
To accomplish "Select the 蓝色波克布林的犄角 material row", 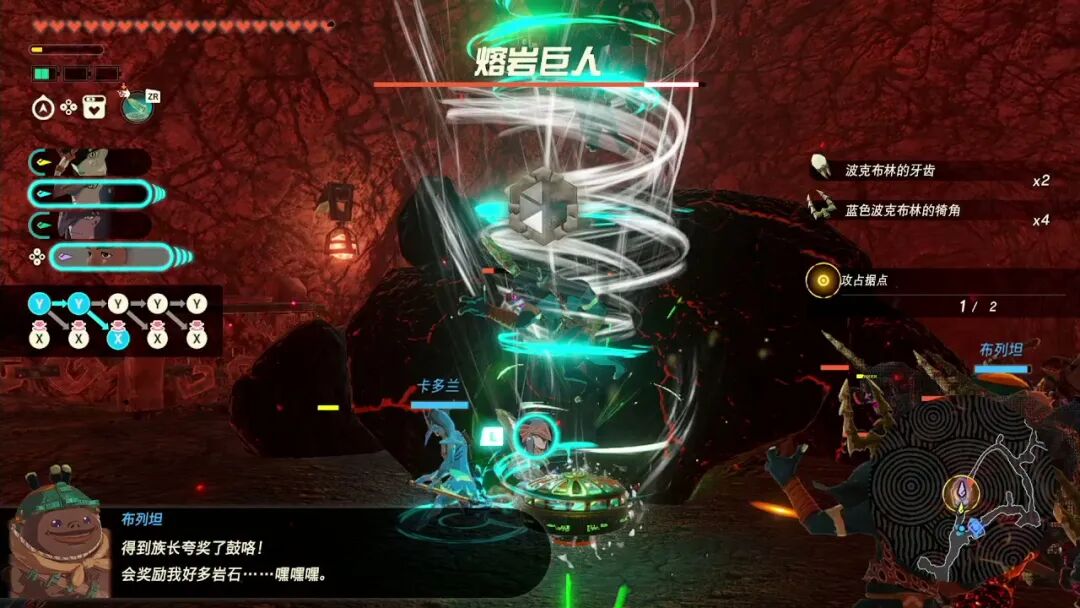I will pyautogui.click(x=930, y=209).
